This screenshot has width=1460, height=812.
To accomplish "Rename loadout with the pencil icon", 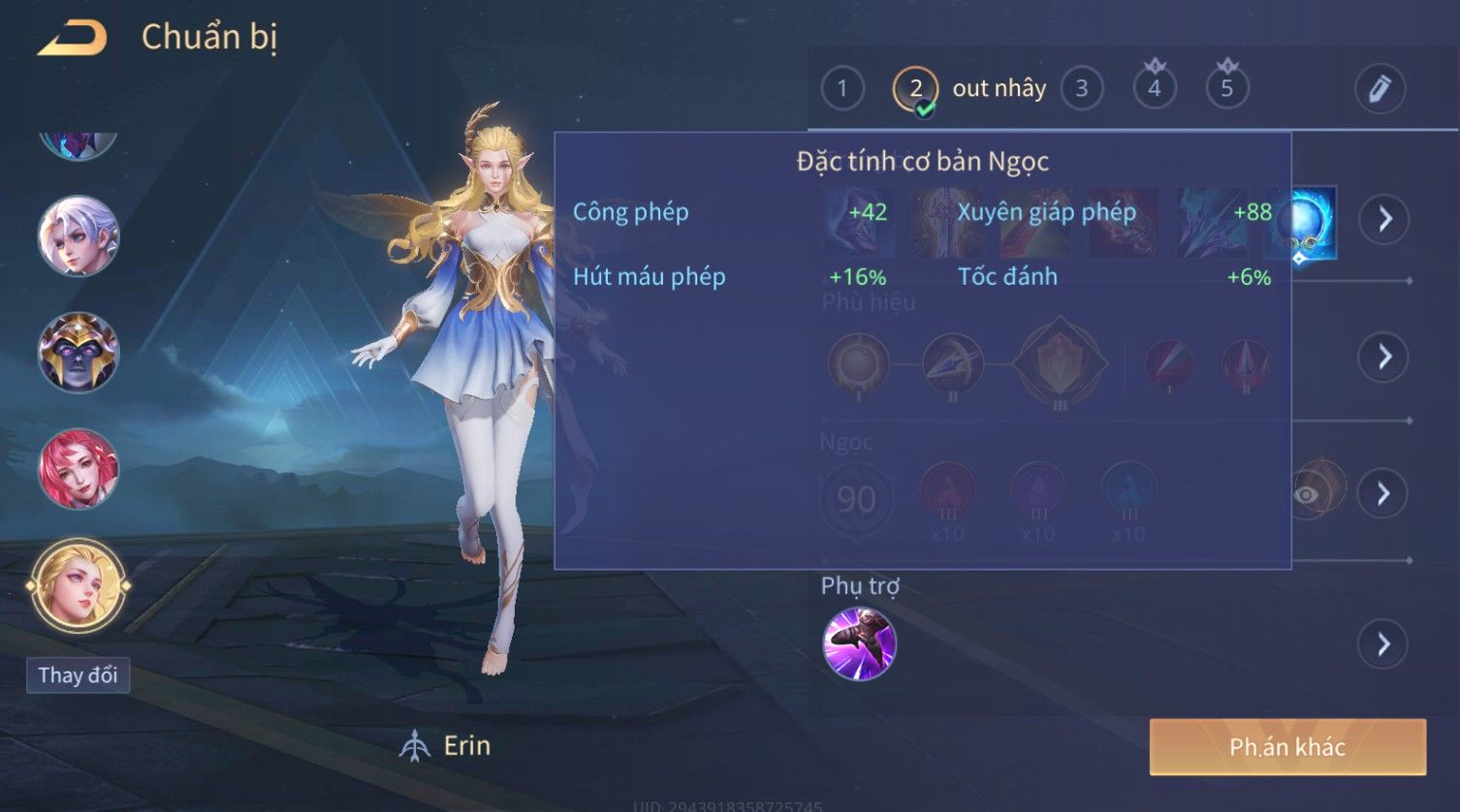I will [x=1380, y=89].
